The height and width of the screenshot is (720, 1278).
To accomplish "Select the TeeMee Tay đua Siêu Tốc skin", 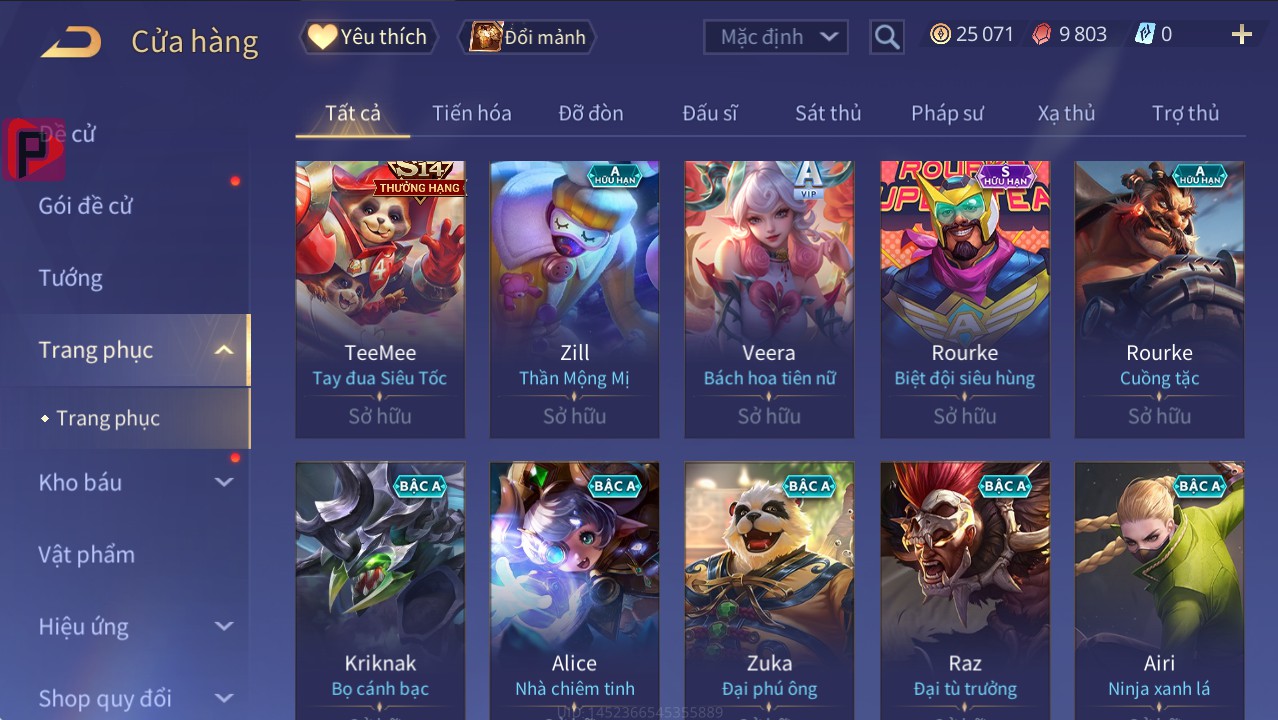I will click(380, 298).
